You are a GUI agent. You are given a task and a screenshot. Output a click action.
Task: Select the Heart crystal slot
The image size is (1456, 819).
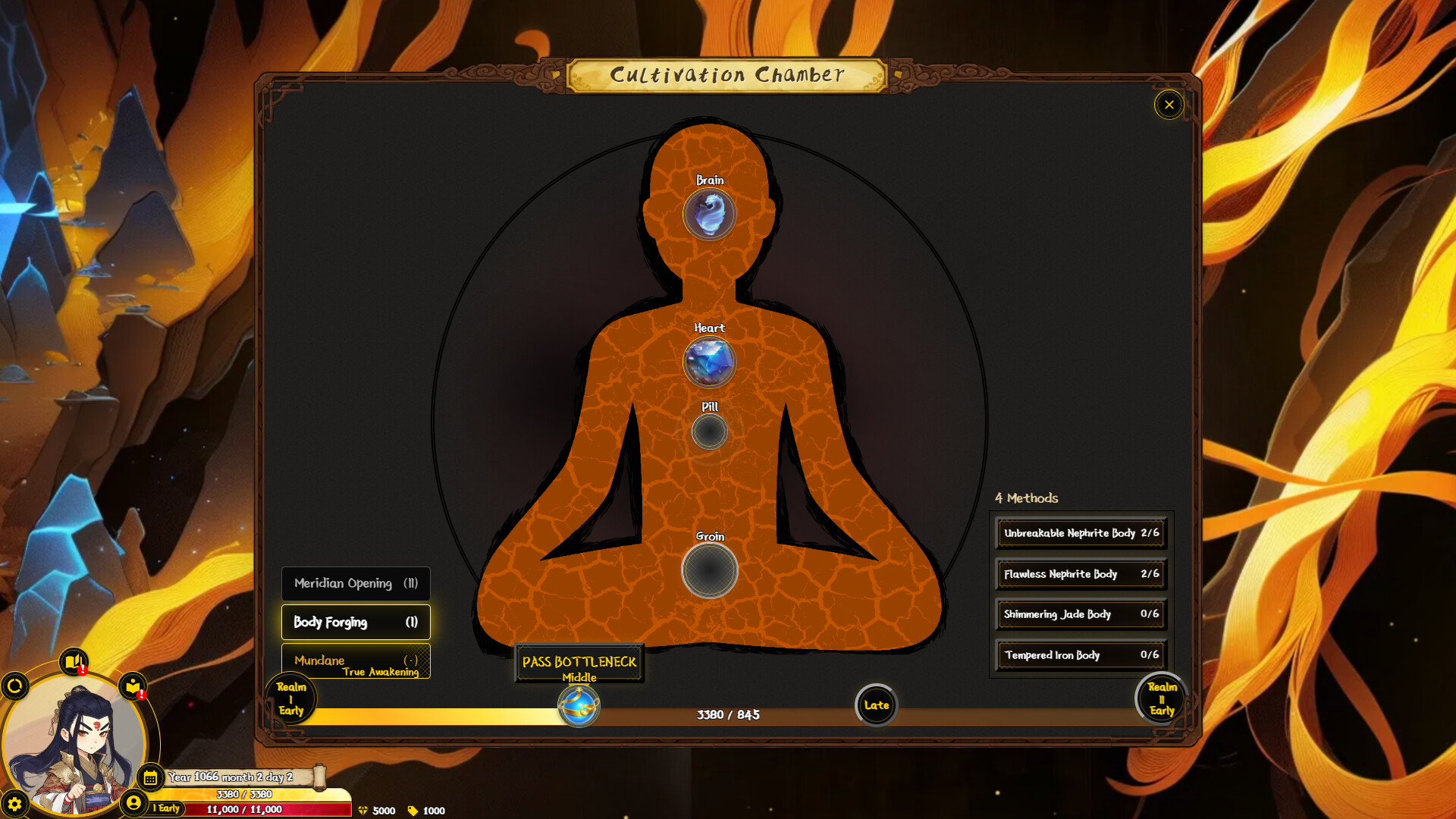click(x=709, y=362)
